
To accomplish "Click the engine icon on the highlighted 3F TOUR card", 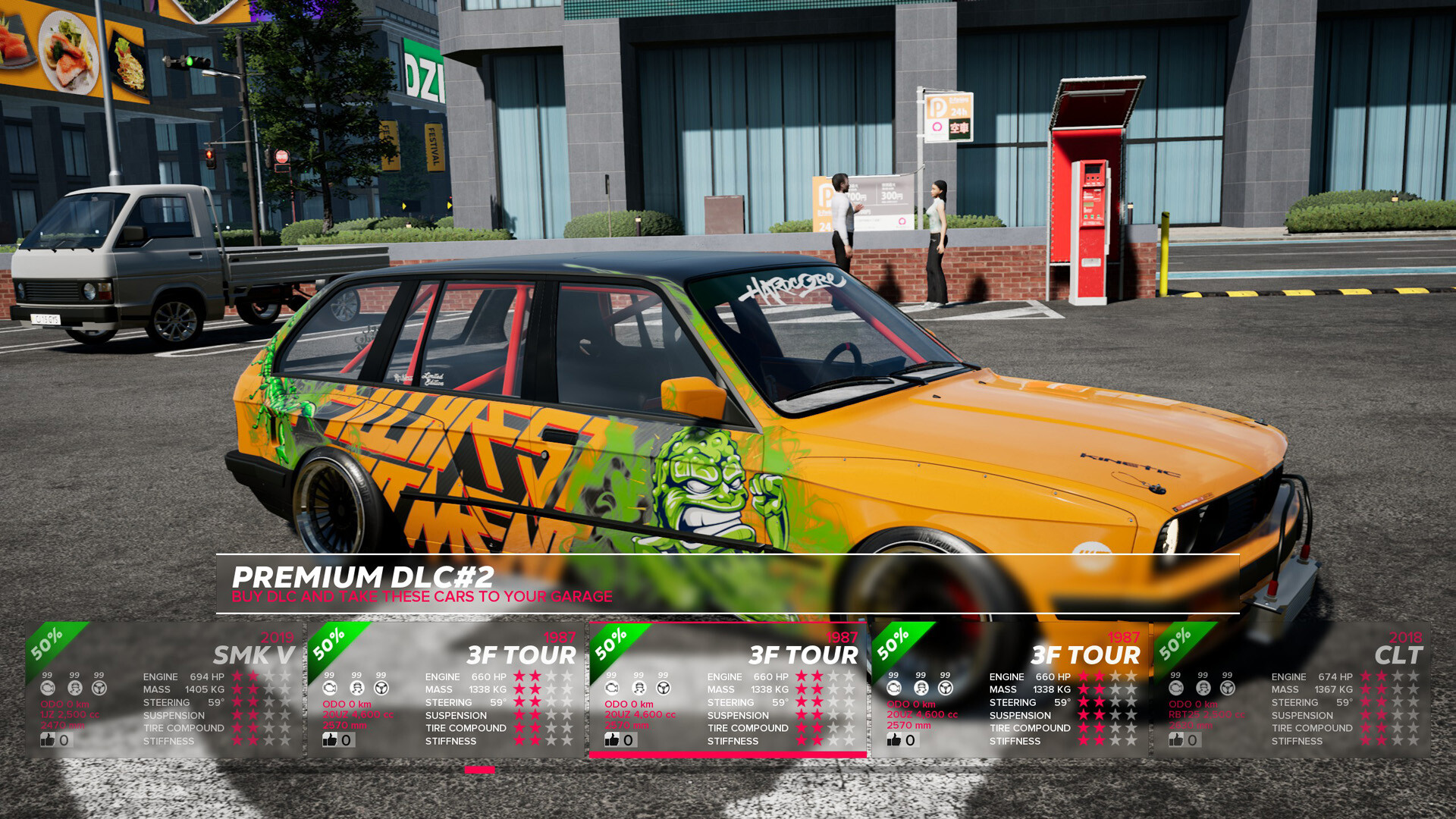I will click(x=613, y=689).
